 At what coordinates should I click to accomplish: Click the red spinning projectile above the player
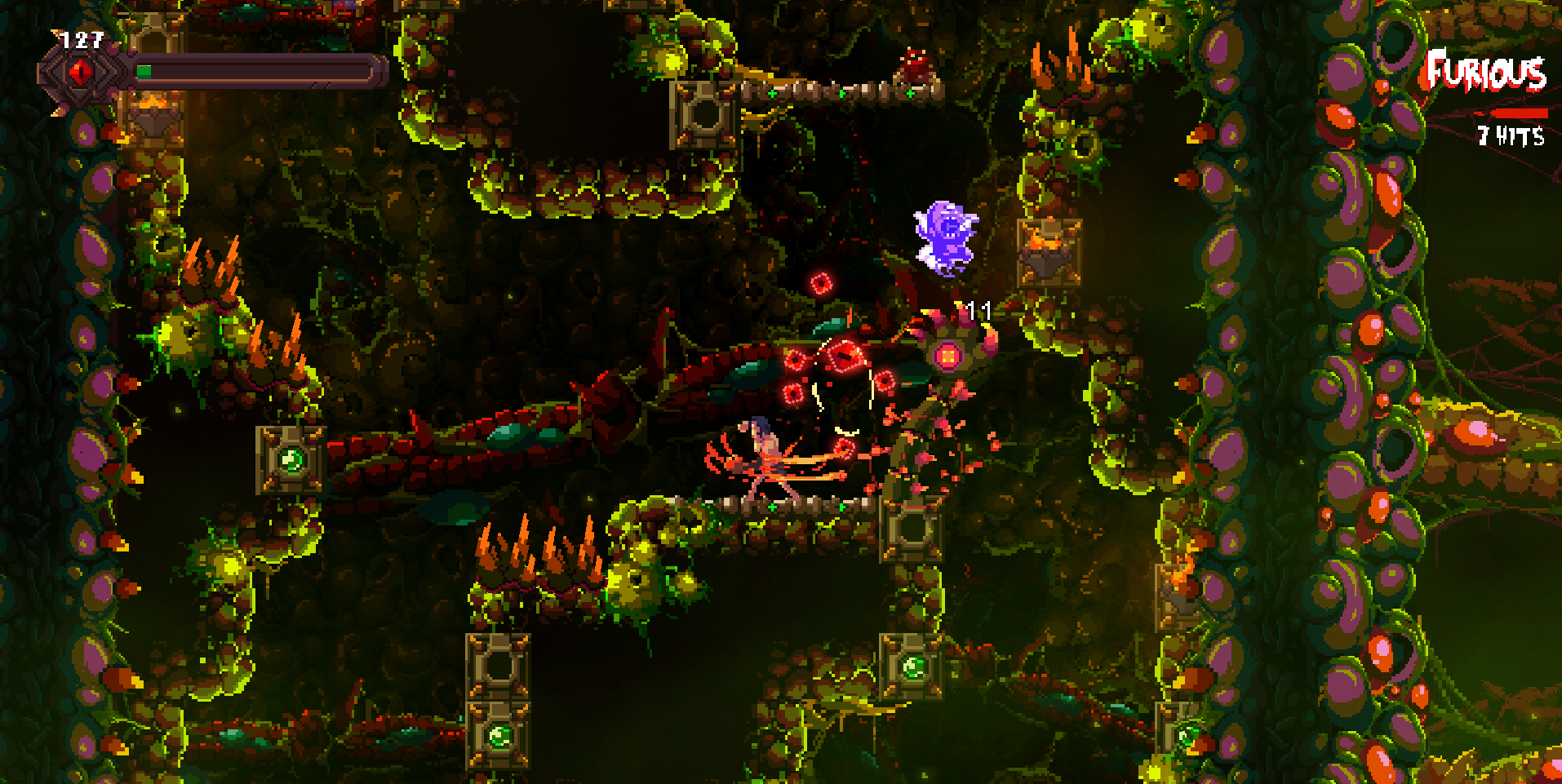[x=823, y=285]
